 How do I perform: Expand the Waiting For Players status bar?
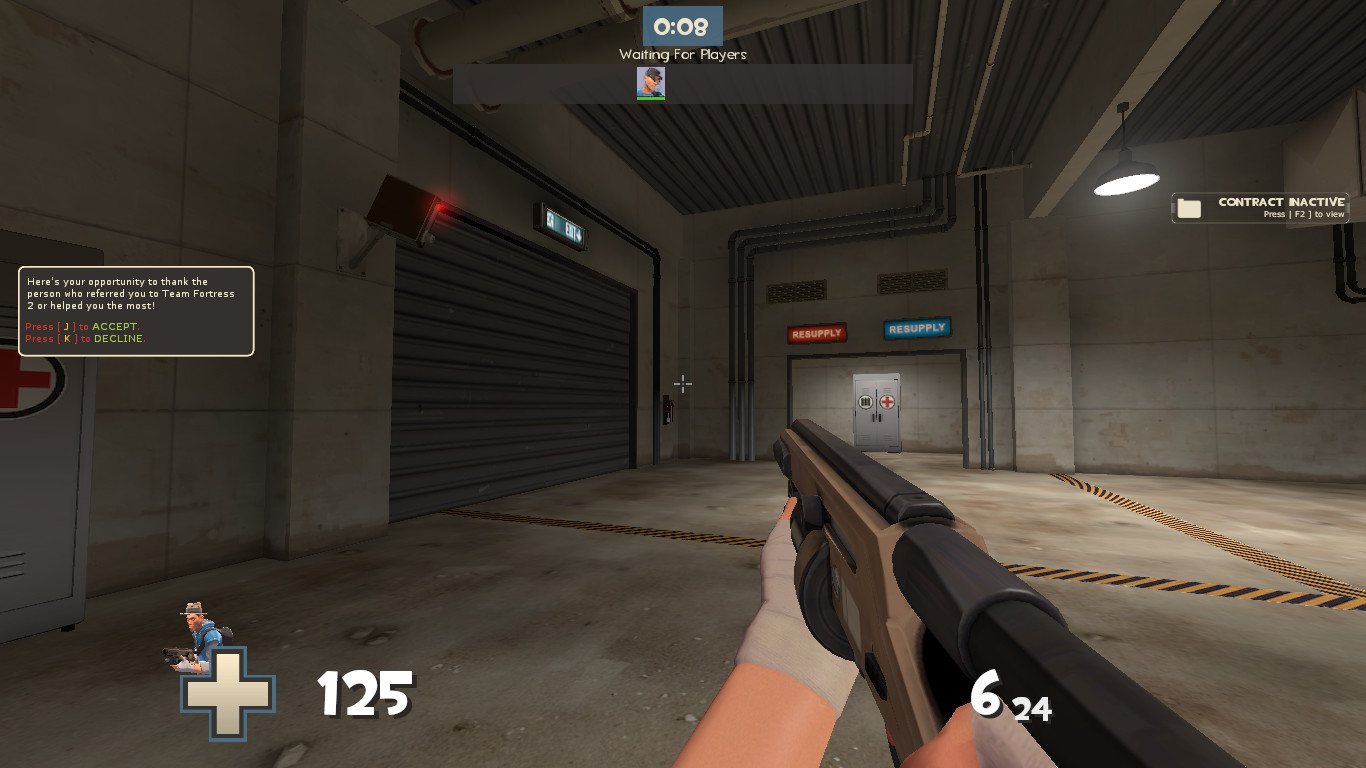[x=683, y=84]
